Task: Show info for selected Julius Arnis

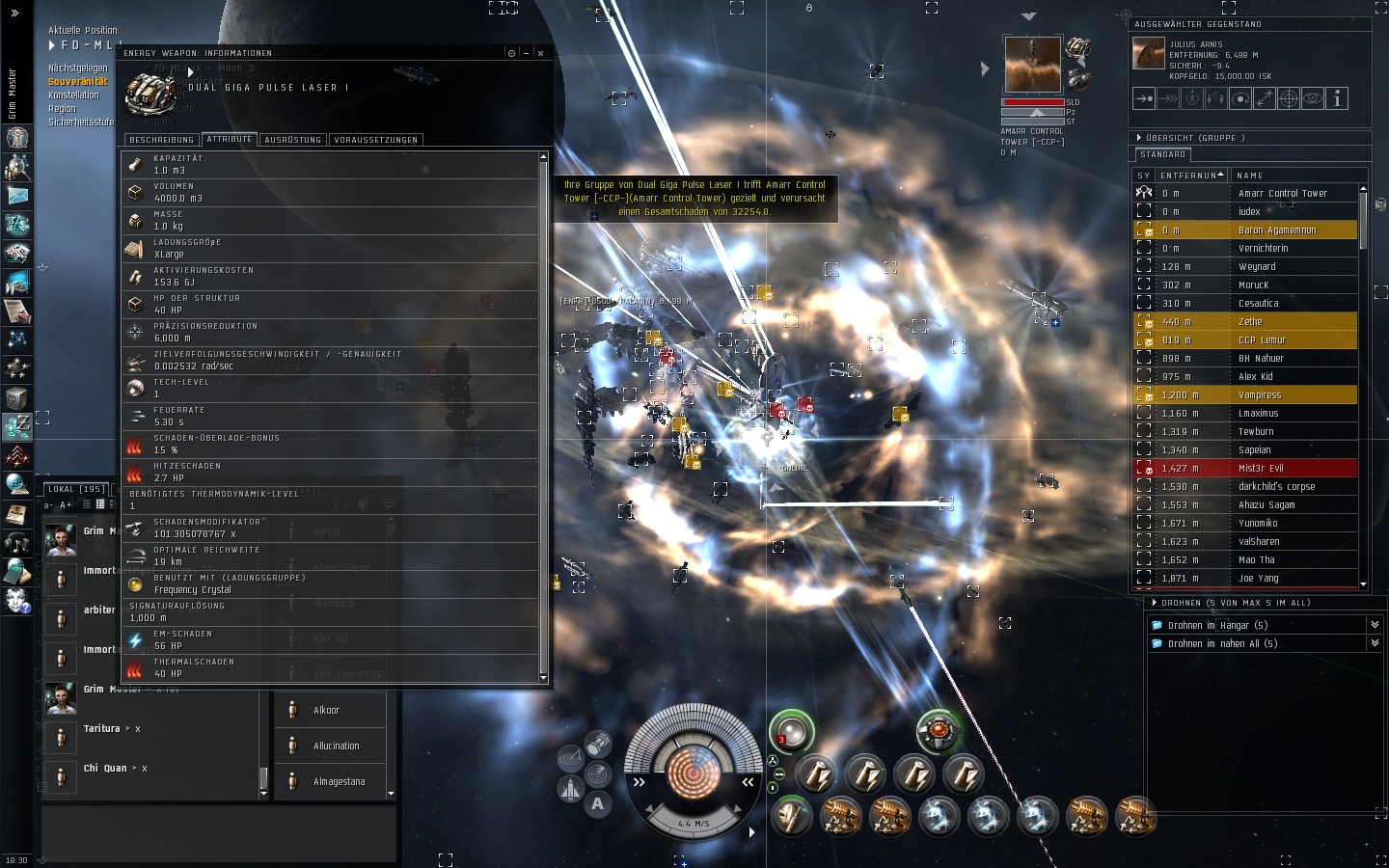Action: [1337, 98]
